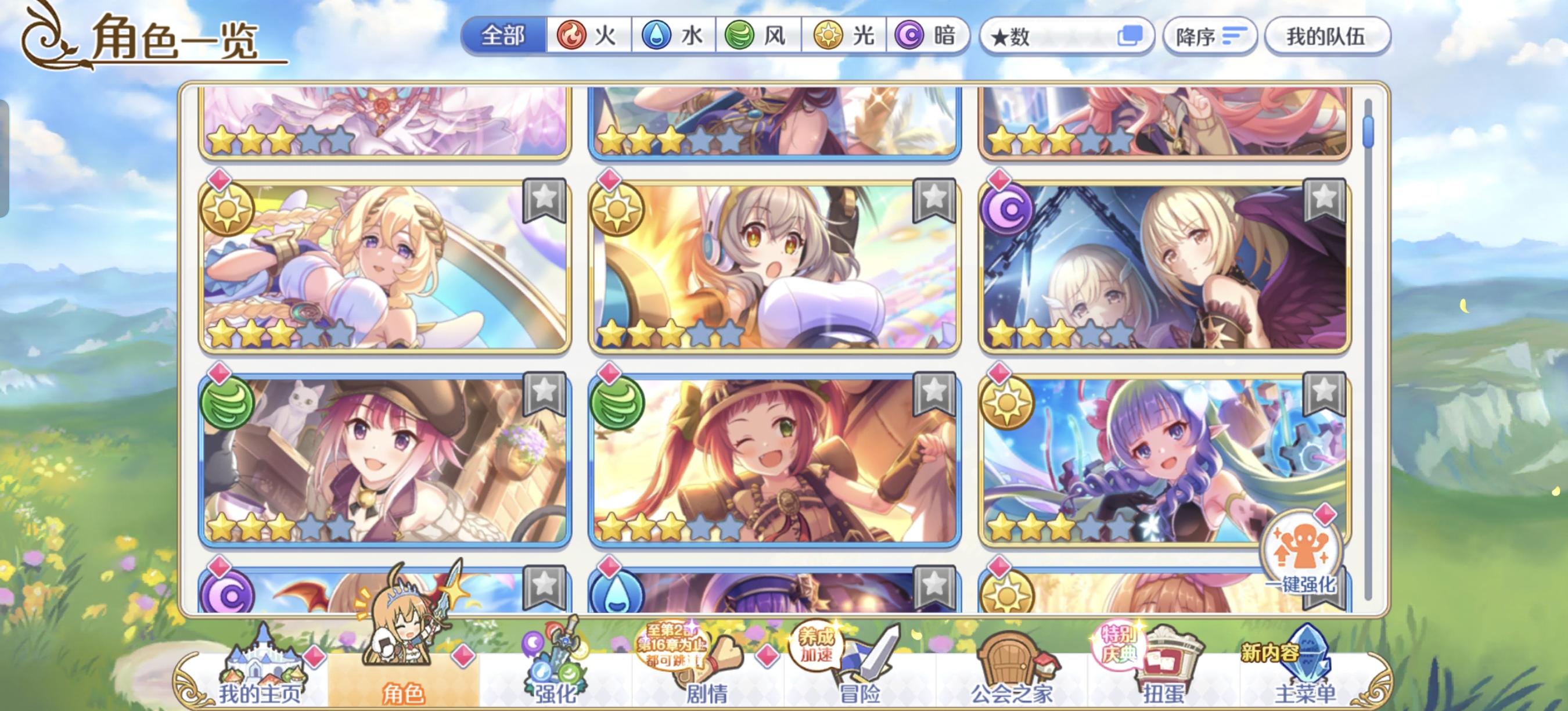The width and height of the screenshot is (1568, 711).
Task: Filter characters by dark element
Action: [925, 37]
